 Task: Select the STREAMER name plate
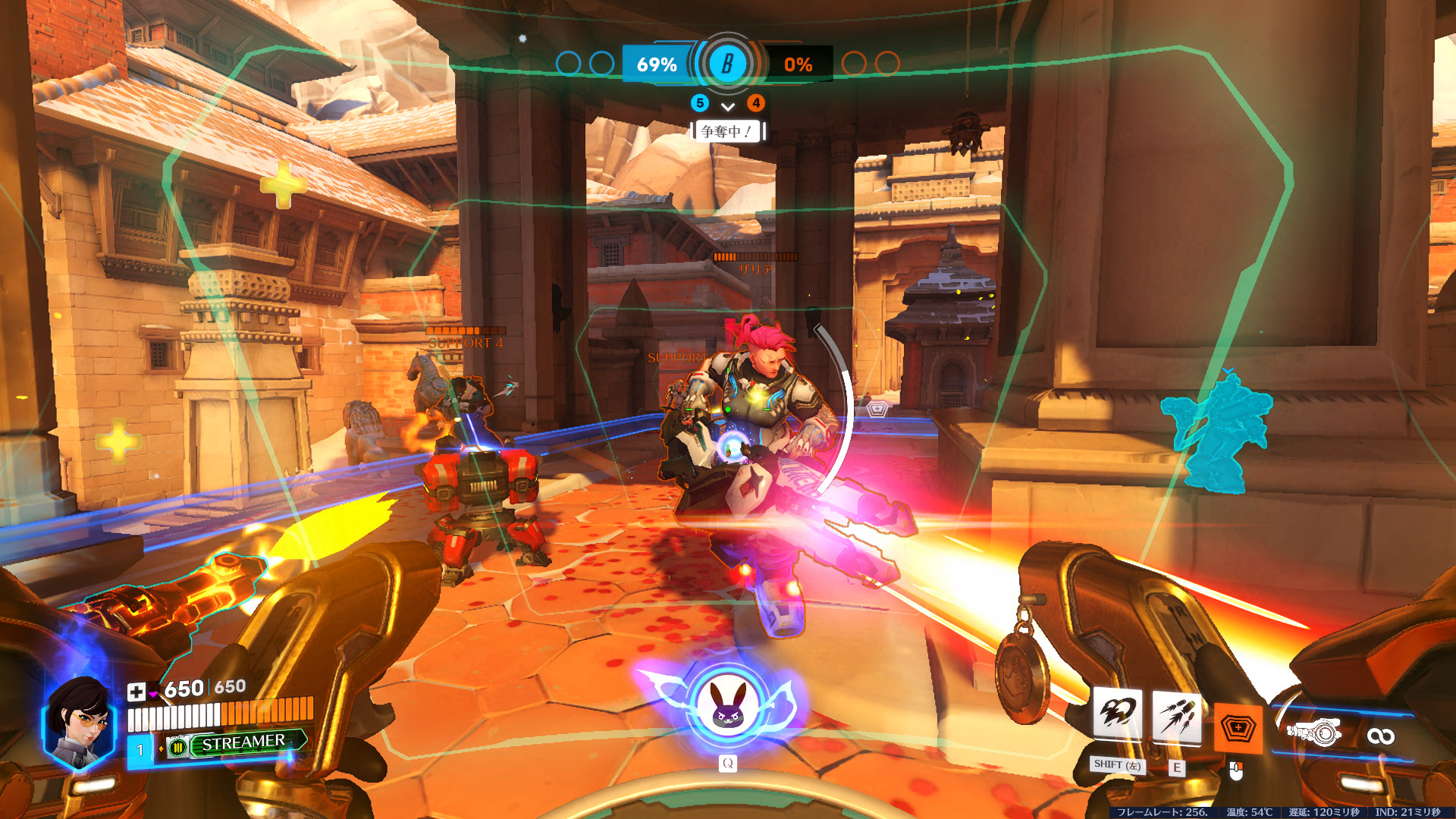(243, 742)
